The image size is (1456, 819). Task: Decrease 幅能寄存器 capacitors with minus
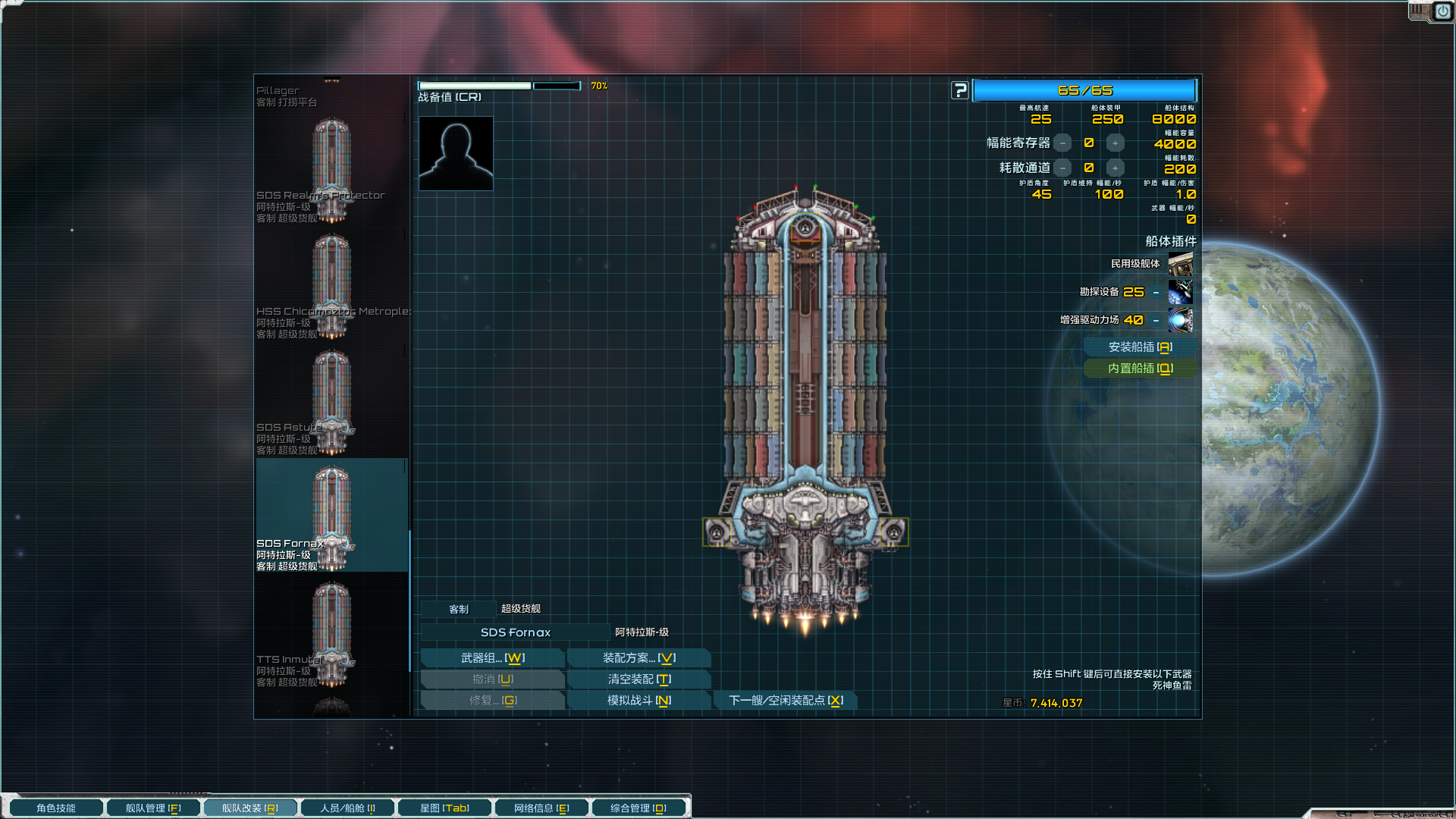1063,143
